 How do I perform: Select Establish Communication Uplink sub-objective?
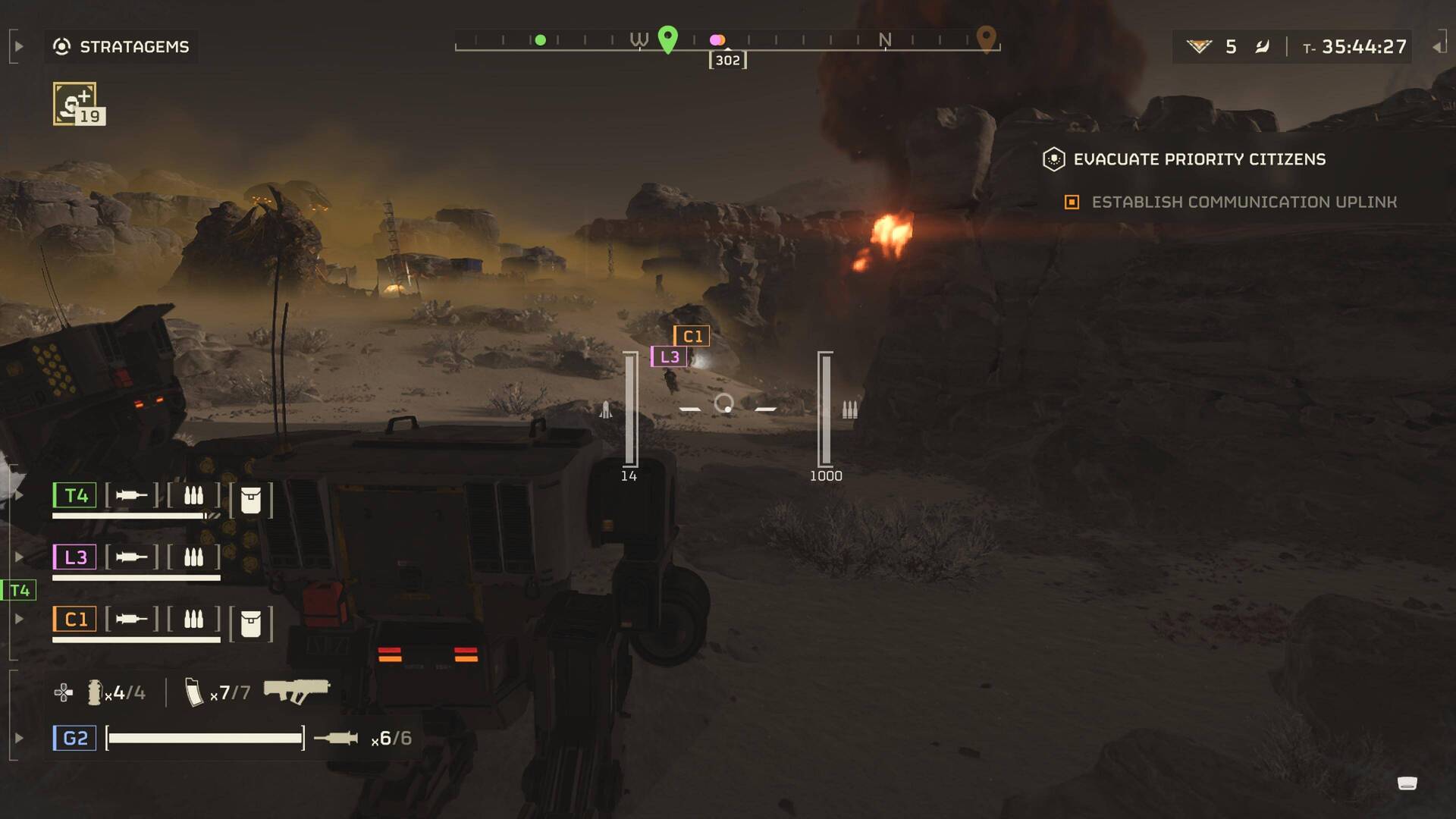(x=1244, y=202)
